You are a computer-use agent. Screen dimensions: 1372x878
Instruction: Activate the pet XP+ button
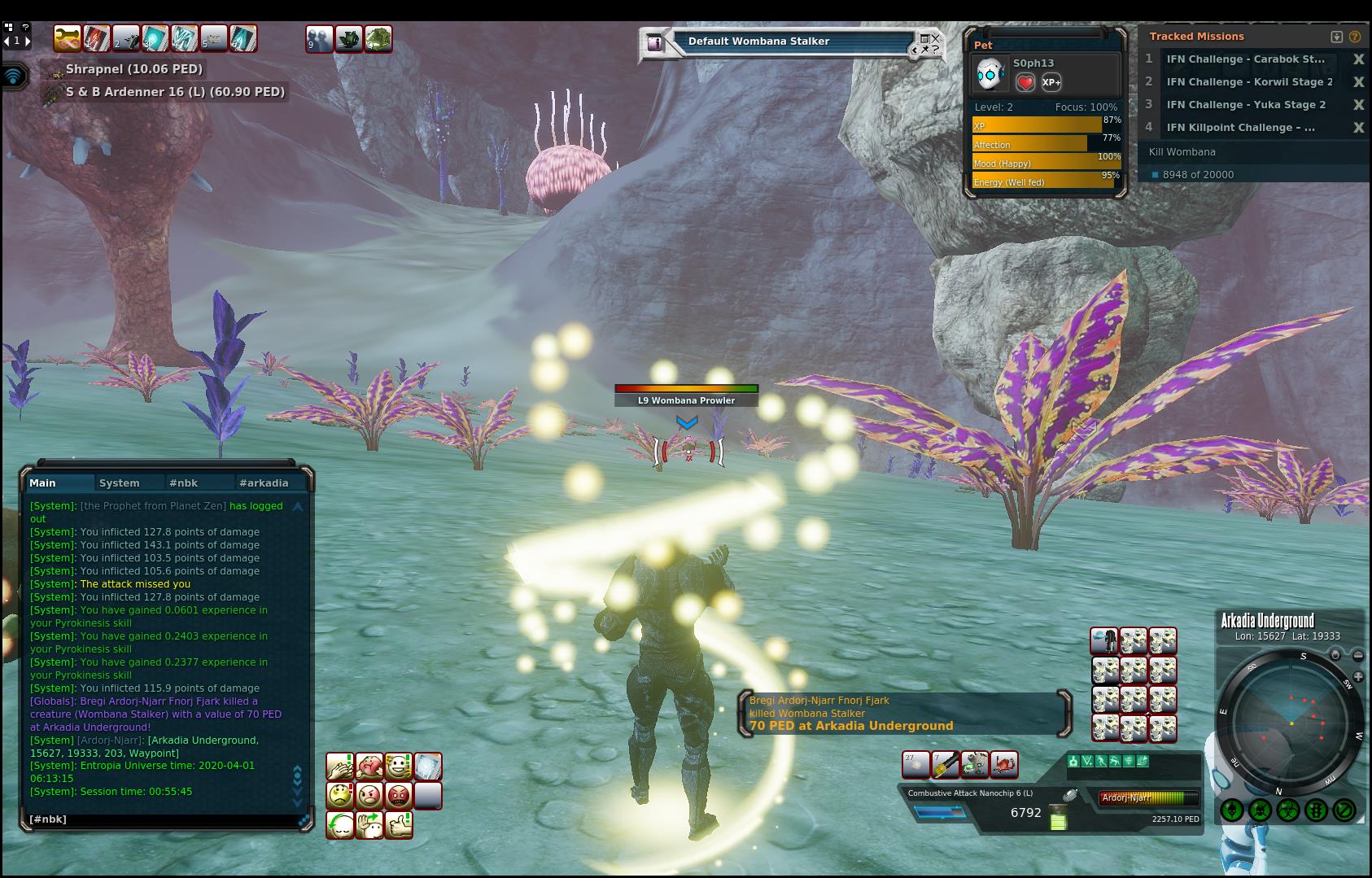[x=1051, y=82]
